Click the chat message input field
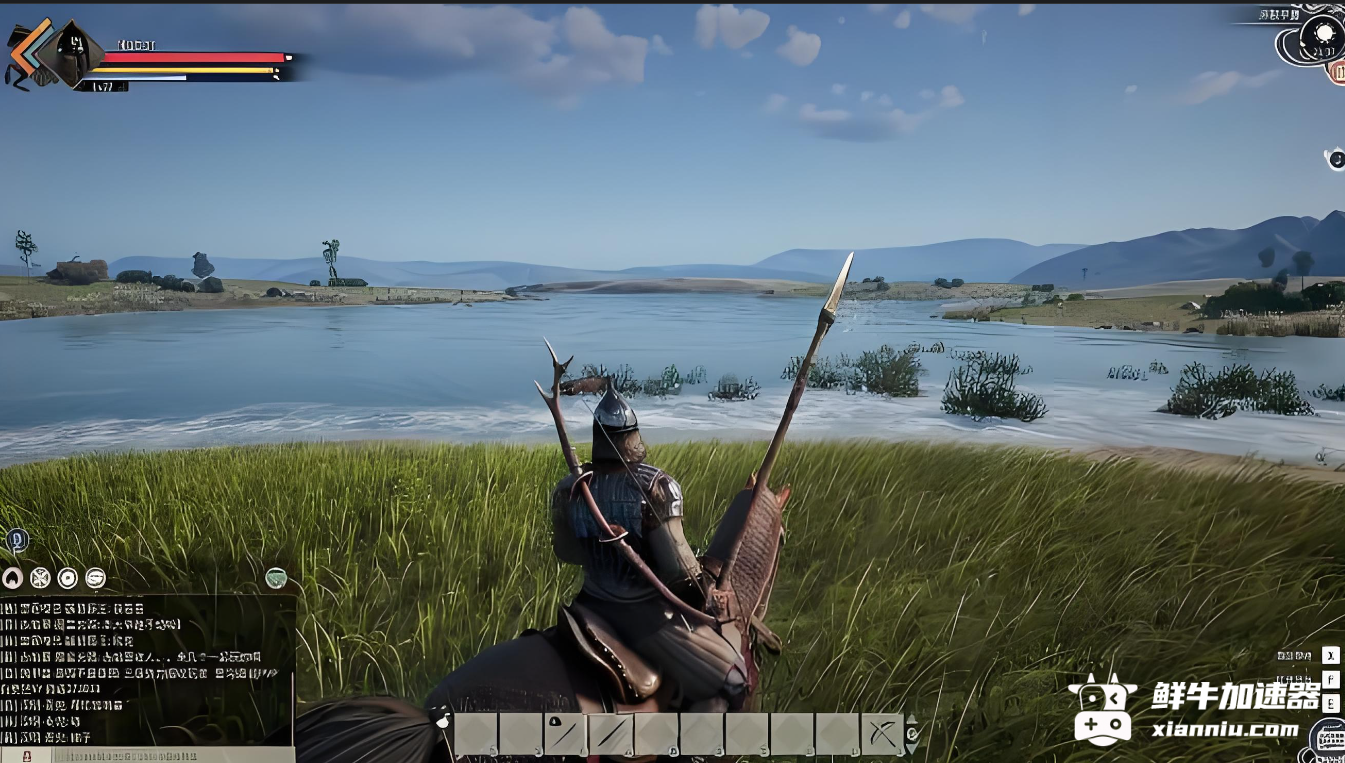 160,754
